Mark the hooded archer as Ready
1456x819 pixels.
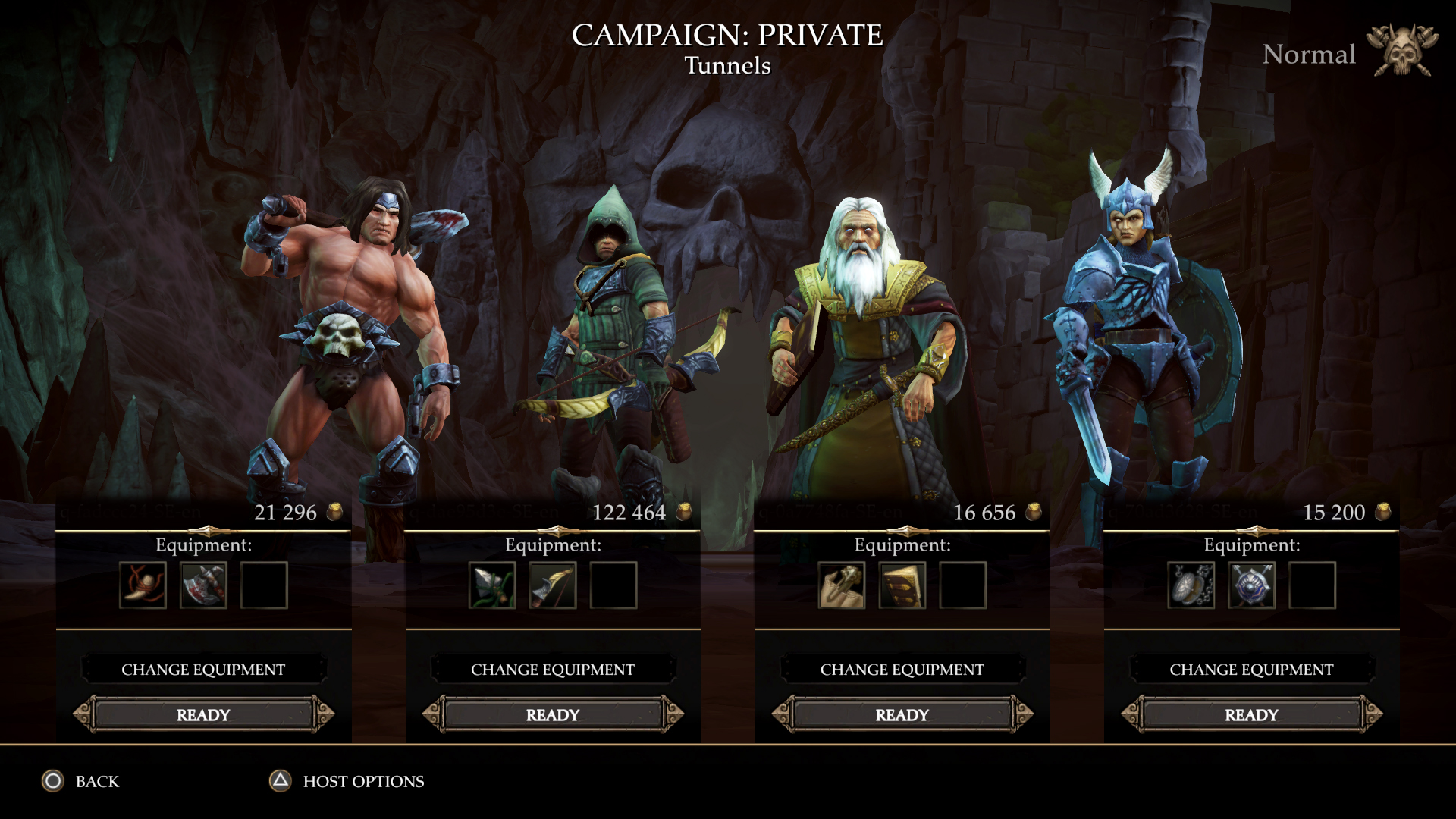tap(552, 714)
